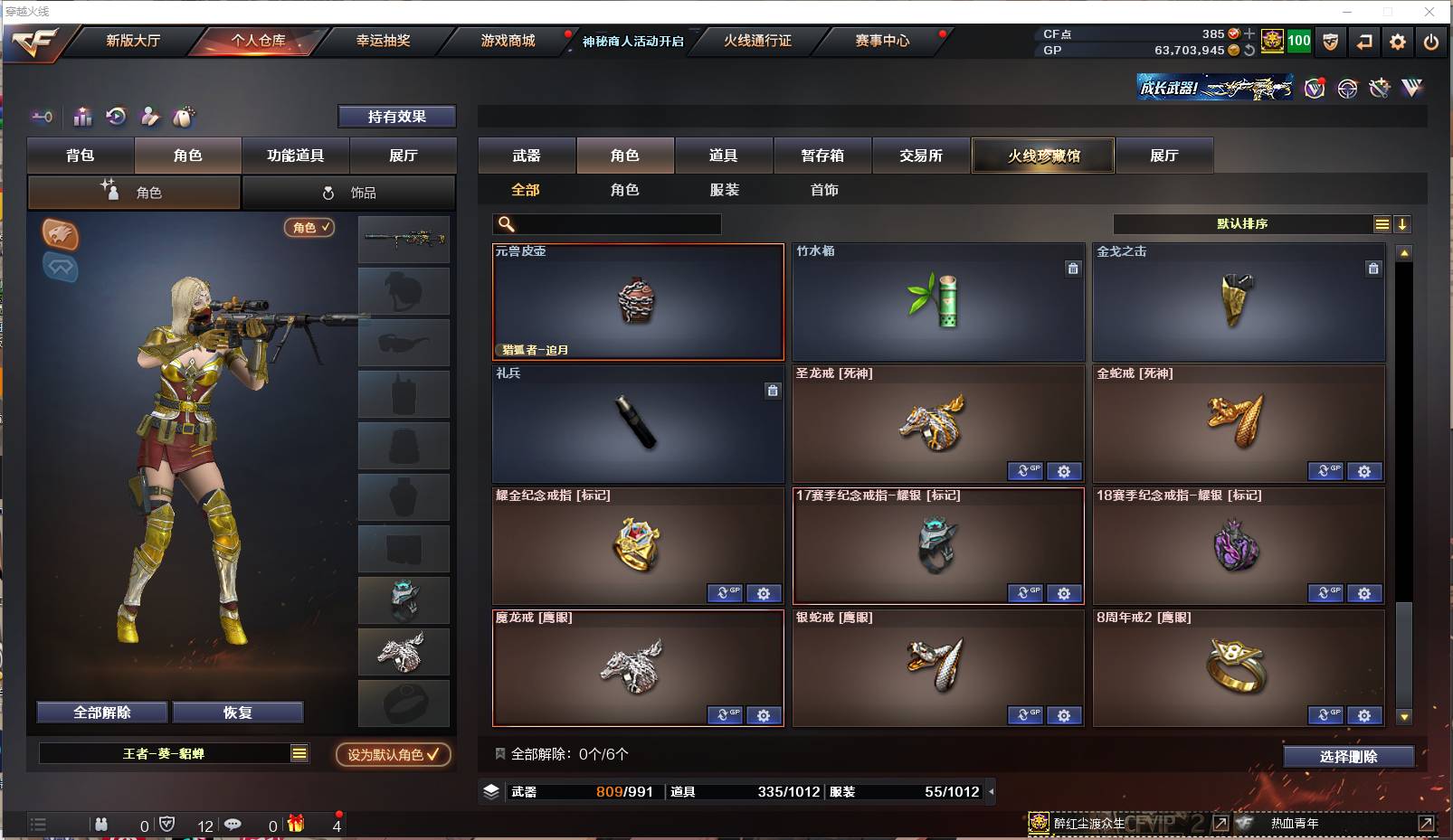Open the CF point recharge plus icon
The image size is (1453, 840).
[x=1249, y=34]
